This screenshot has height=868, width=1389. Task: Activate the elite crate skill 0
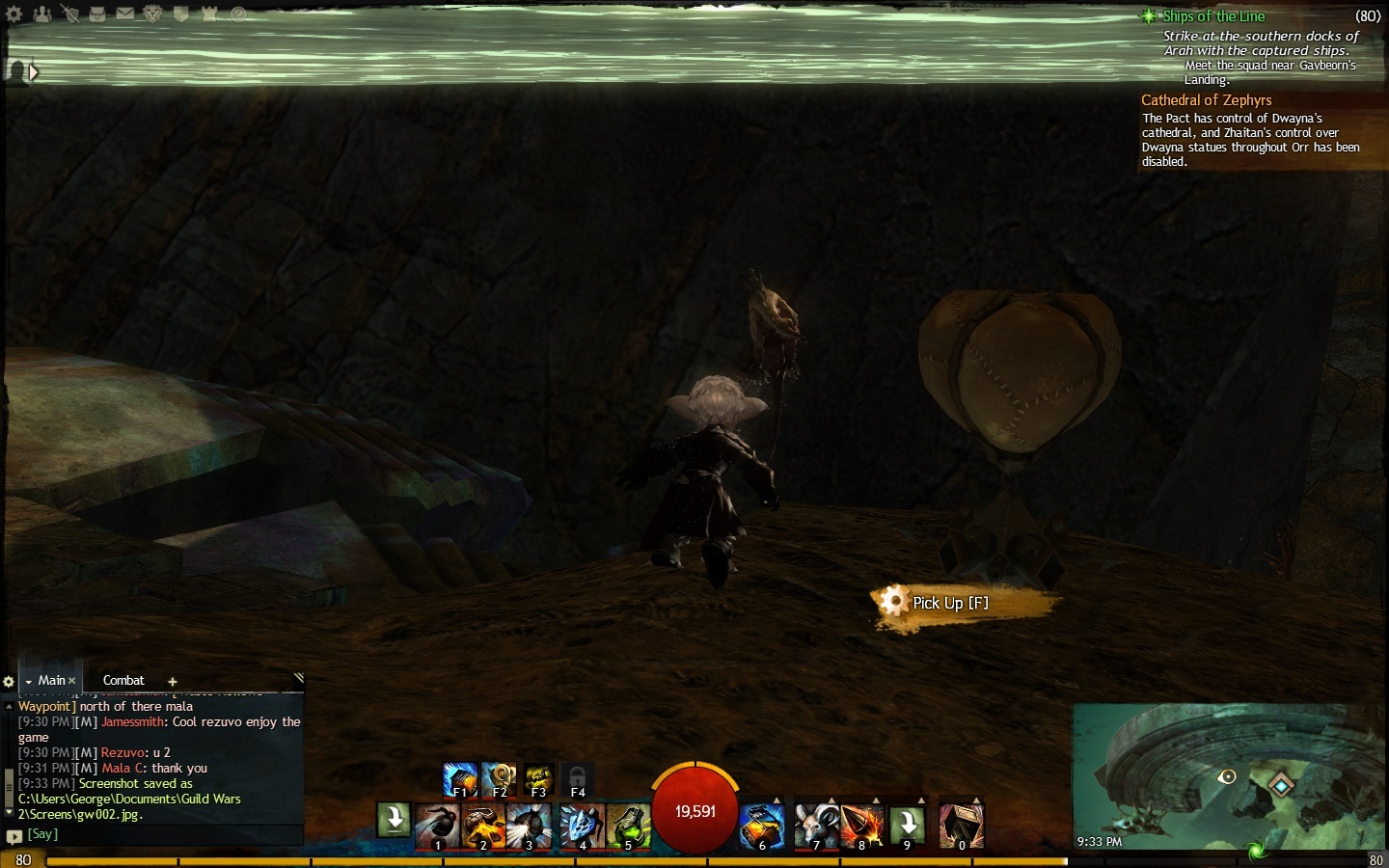click(x=961, y=827)
